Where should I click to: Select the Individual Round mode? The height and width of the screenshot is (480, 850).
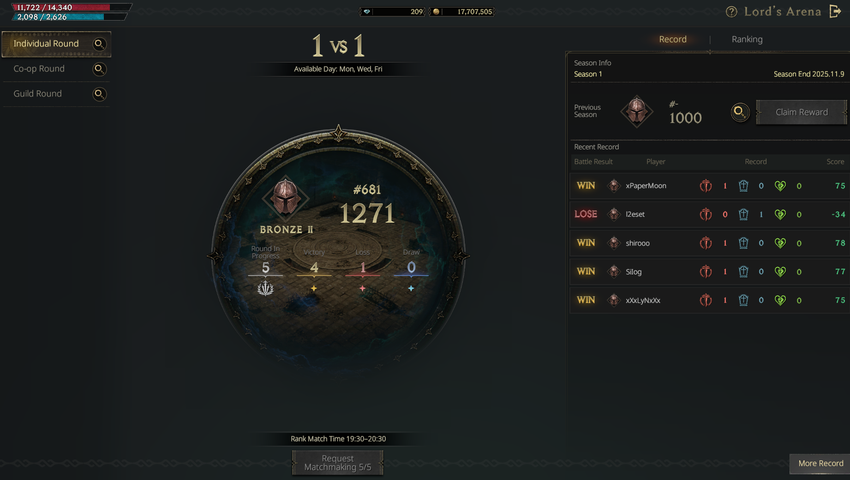[46, 44]
